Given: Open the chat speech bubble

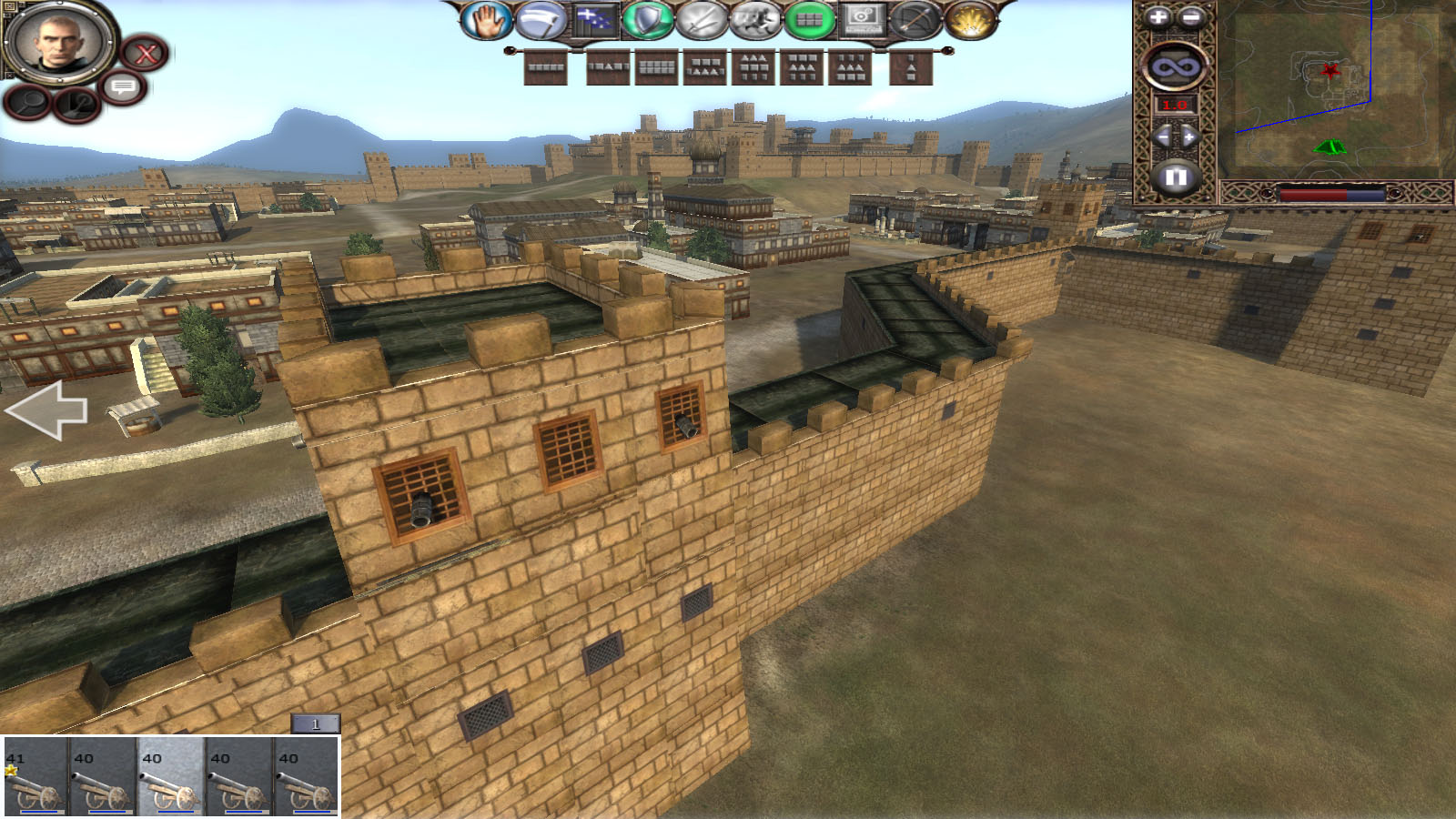Looking at the screenshot, I should 124,87.
